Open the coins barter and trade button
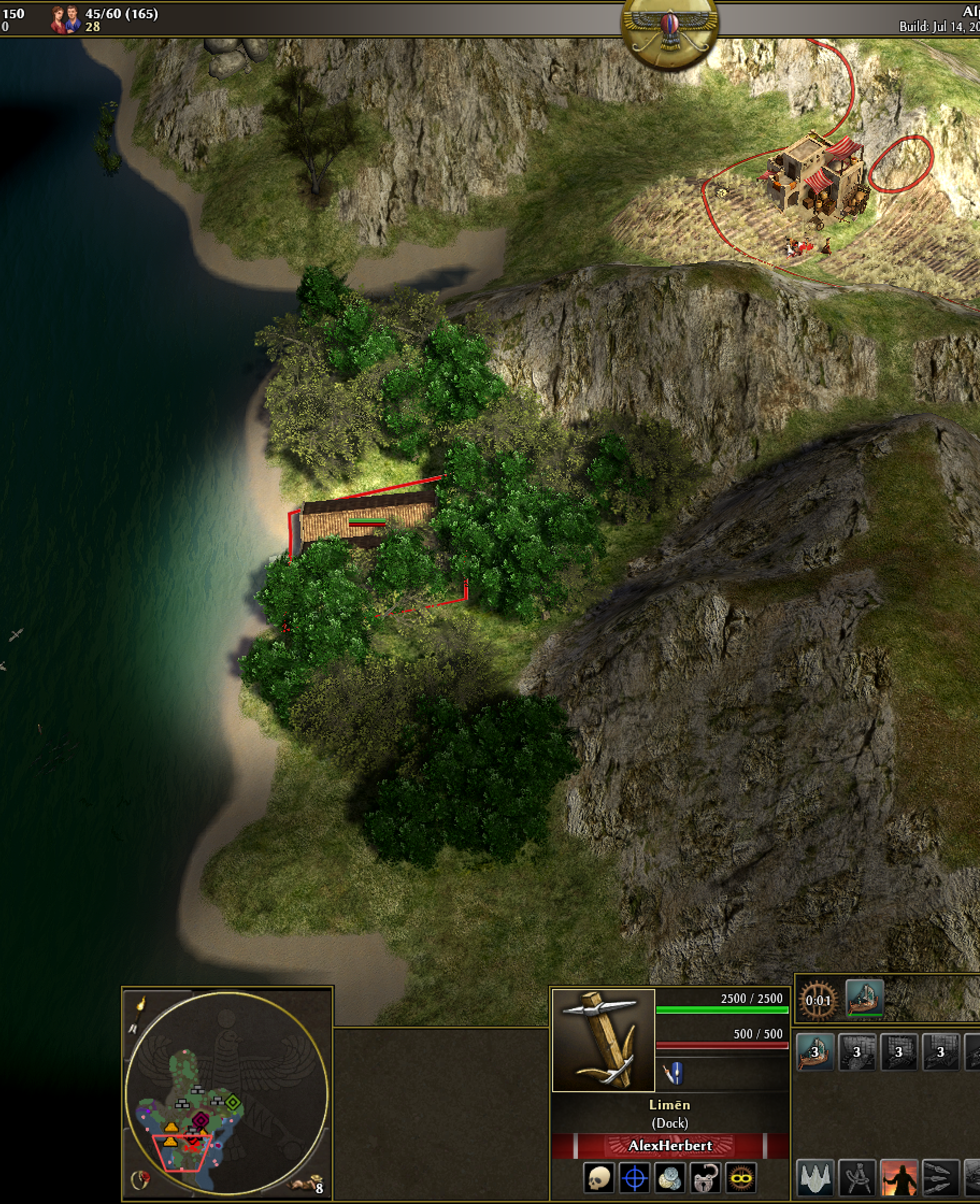 (669, 1179)
